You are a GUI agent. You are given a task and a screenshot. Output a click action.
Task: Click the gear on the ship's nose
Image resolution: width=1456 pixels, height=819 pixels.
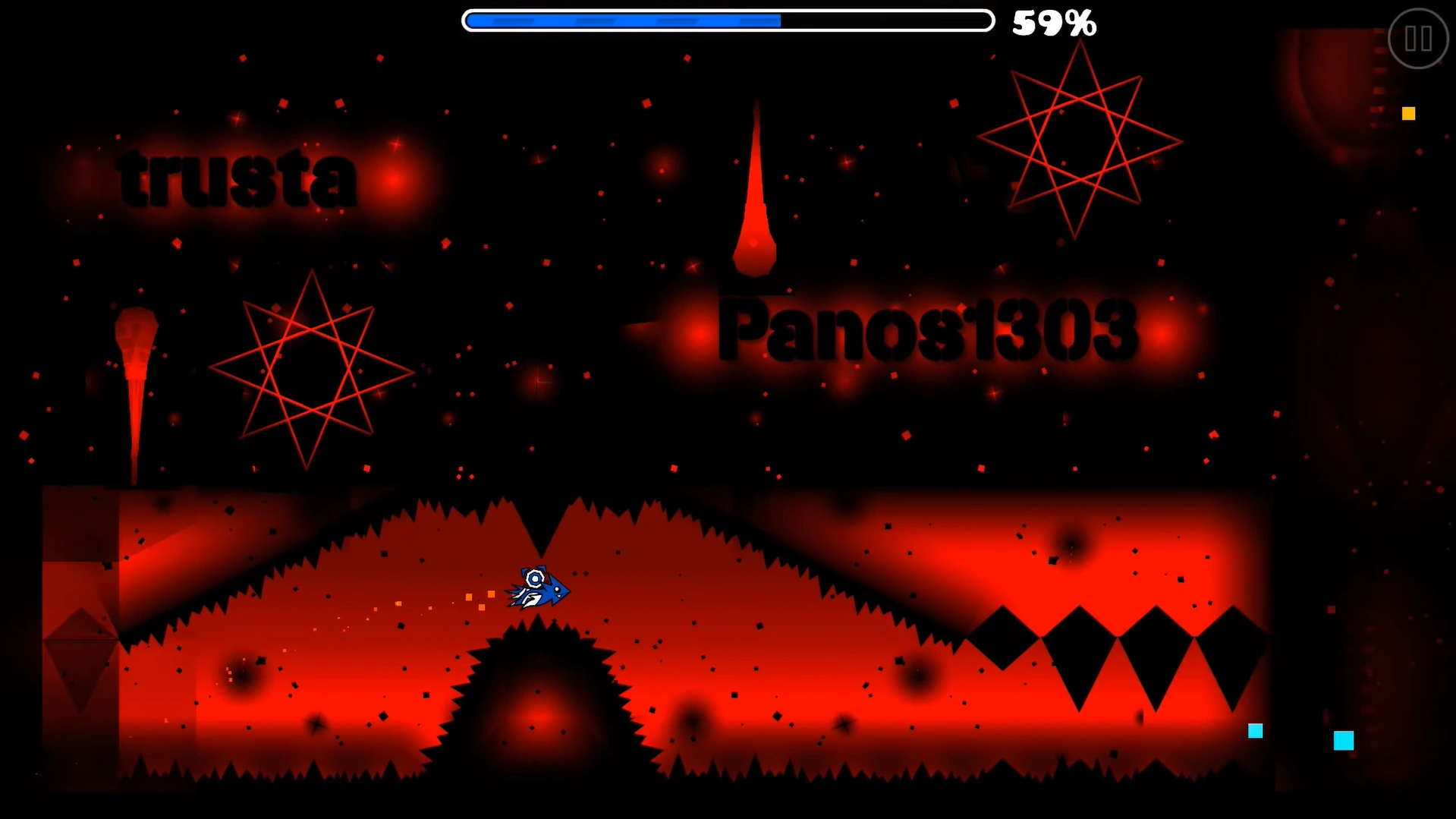pyautogui.click(x=536, y=578)
